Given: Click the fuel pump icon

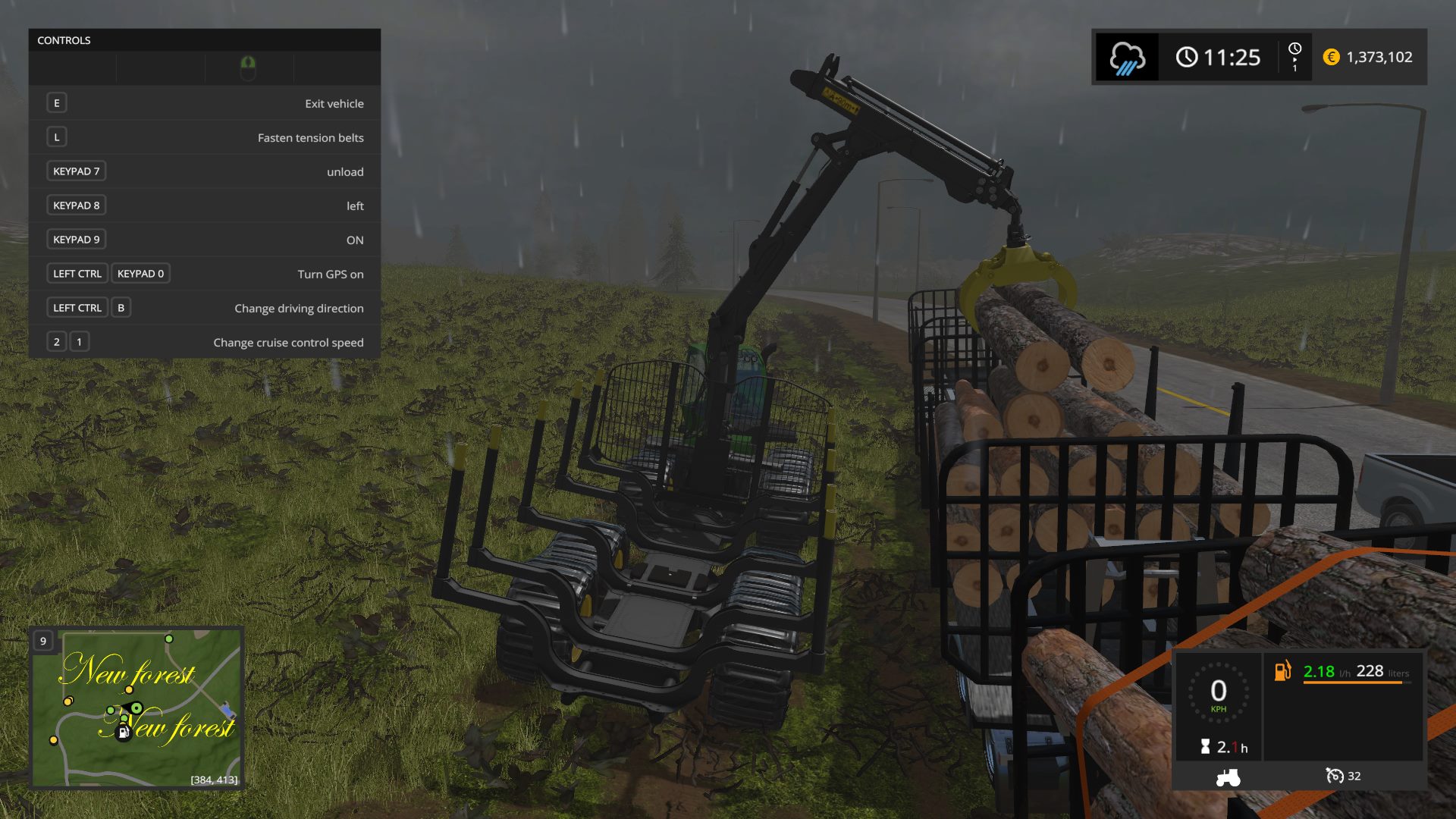Looking at the screenshot, I should [1282, 671].
